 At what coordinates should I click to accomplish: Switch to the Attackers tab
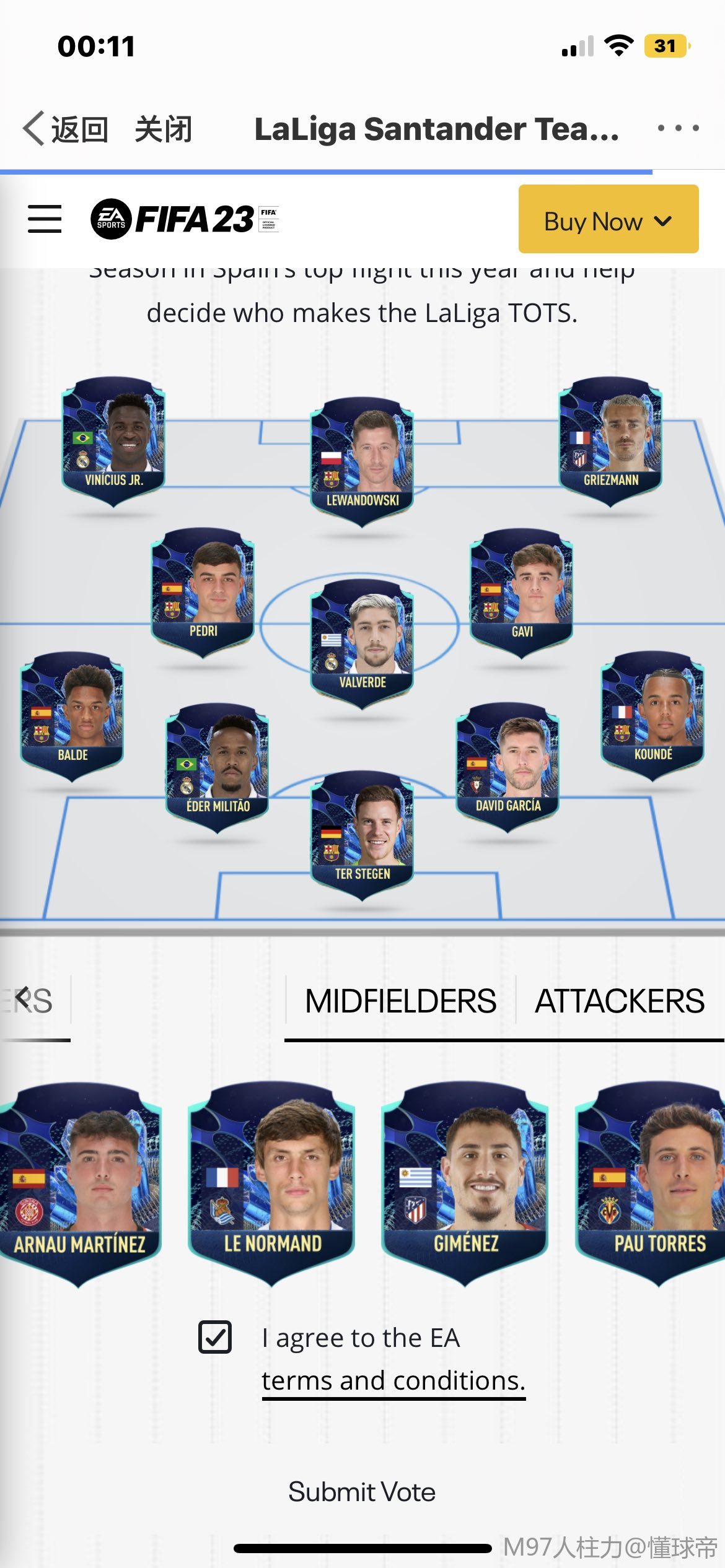(x=619, y=1001)
